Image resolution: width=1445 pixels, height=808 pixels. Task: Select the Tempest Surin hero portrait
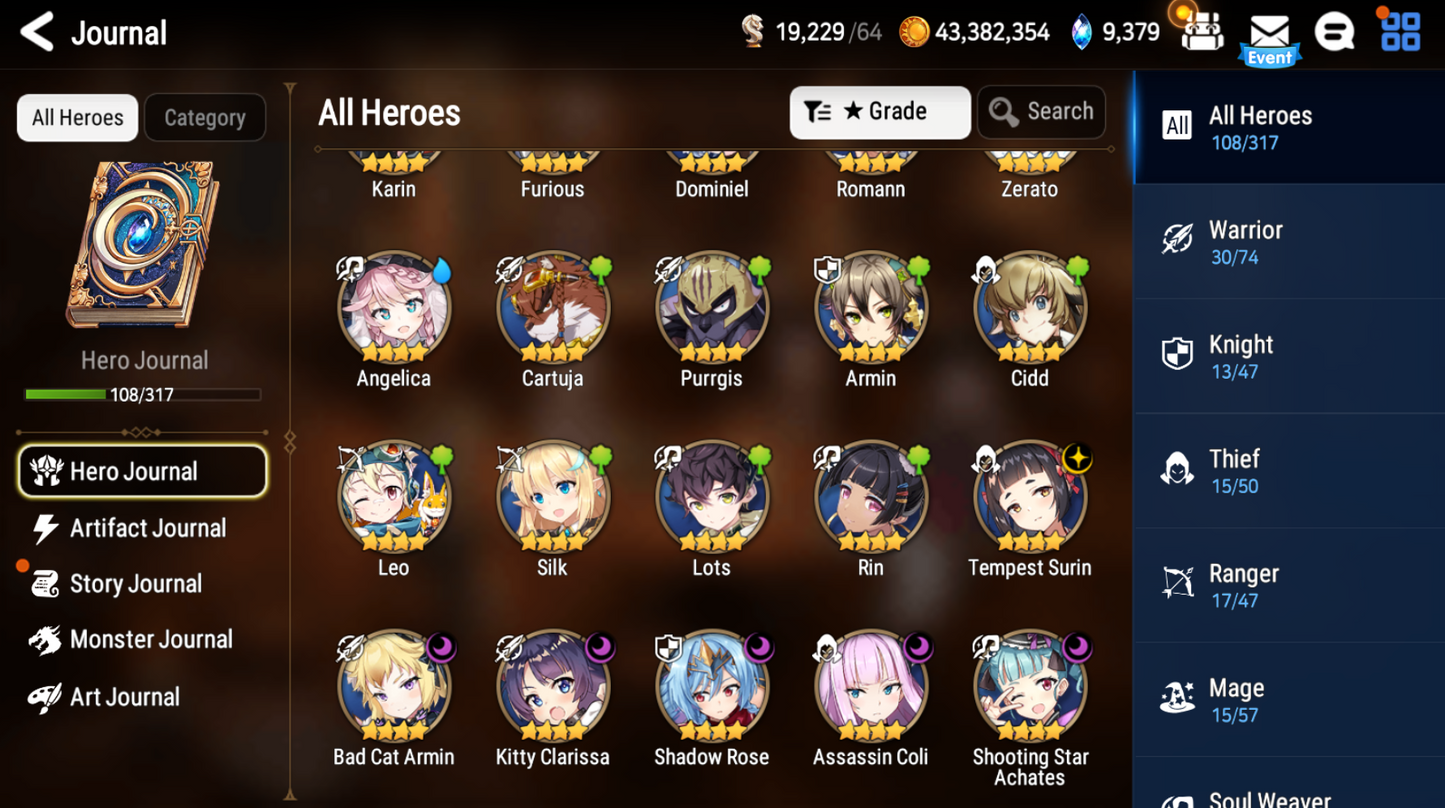coord(1029,495)
